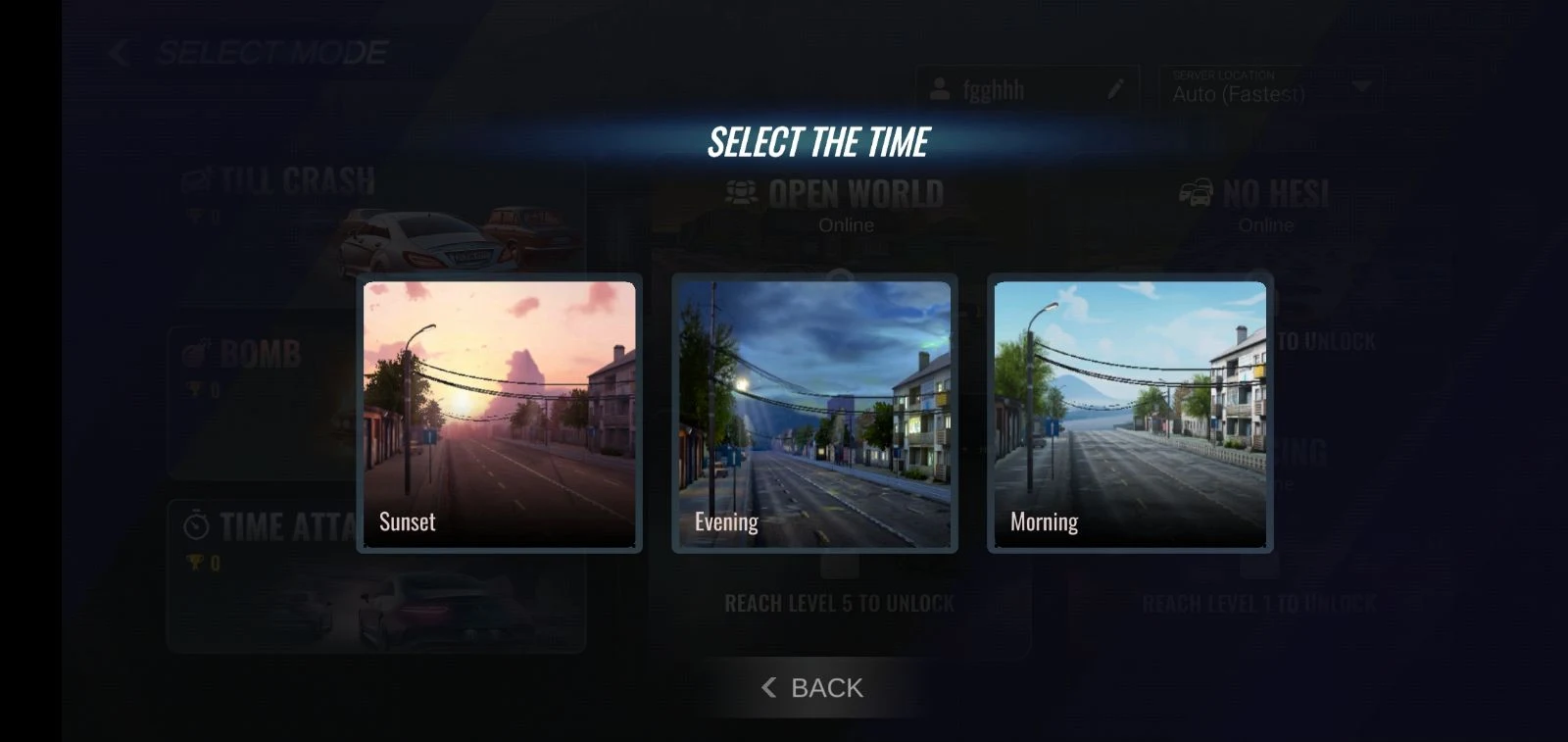Click the fgghhh username field

pos(1019,90)
